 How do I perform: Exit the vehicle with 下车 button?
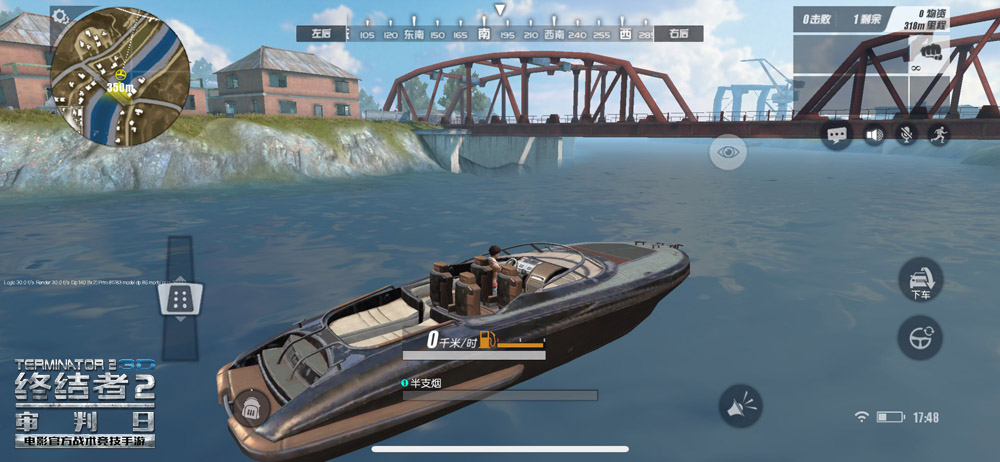pyautogui.click(x=921, y=280)
